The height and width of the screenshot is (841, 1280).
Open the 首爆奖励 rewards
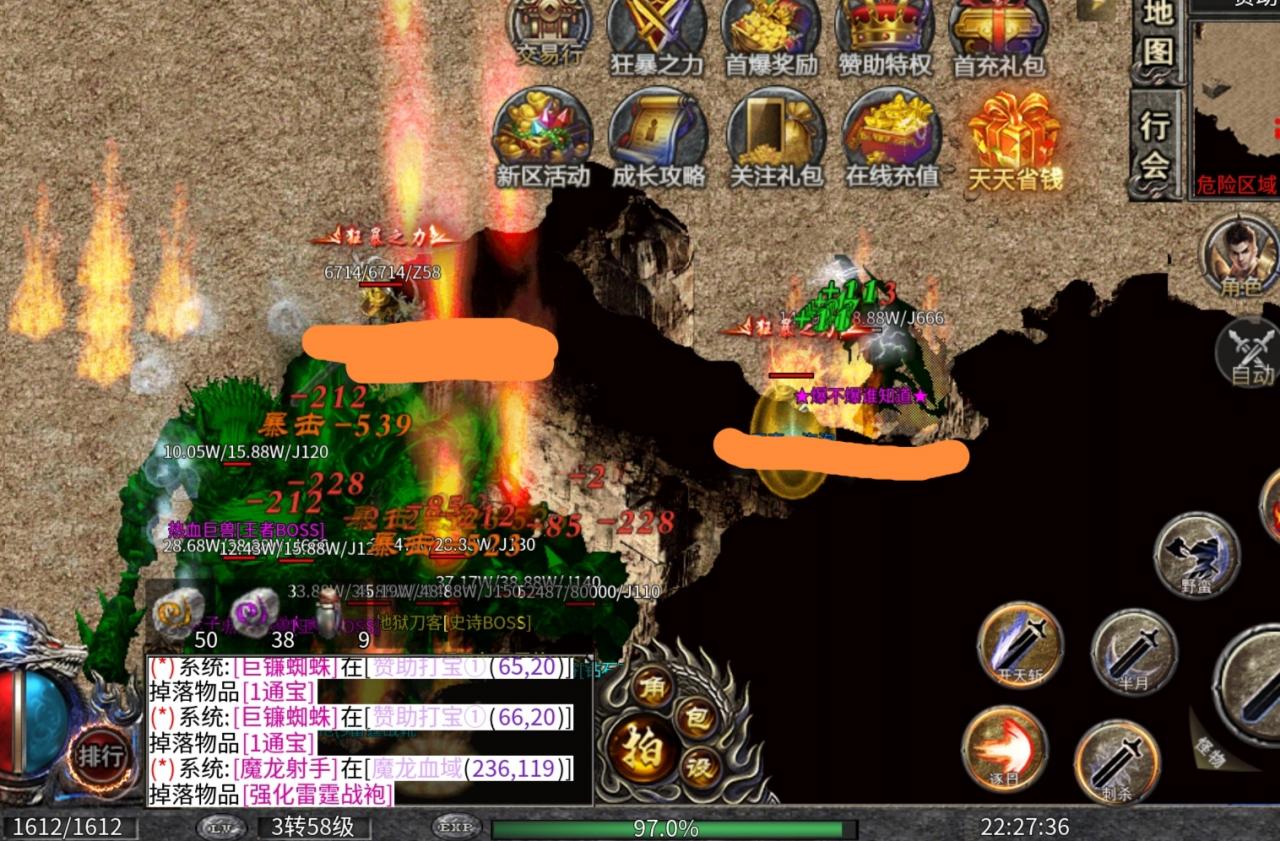point(771,32)
